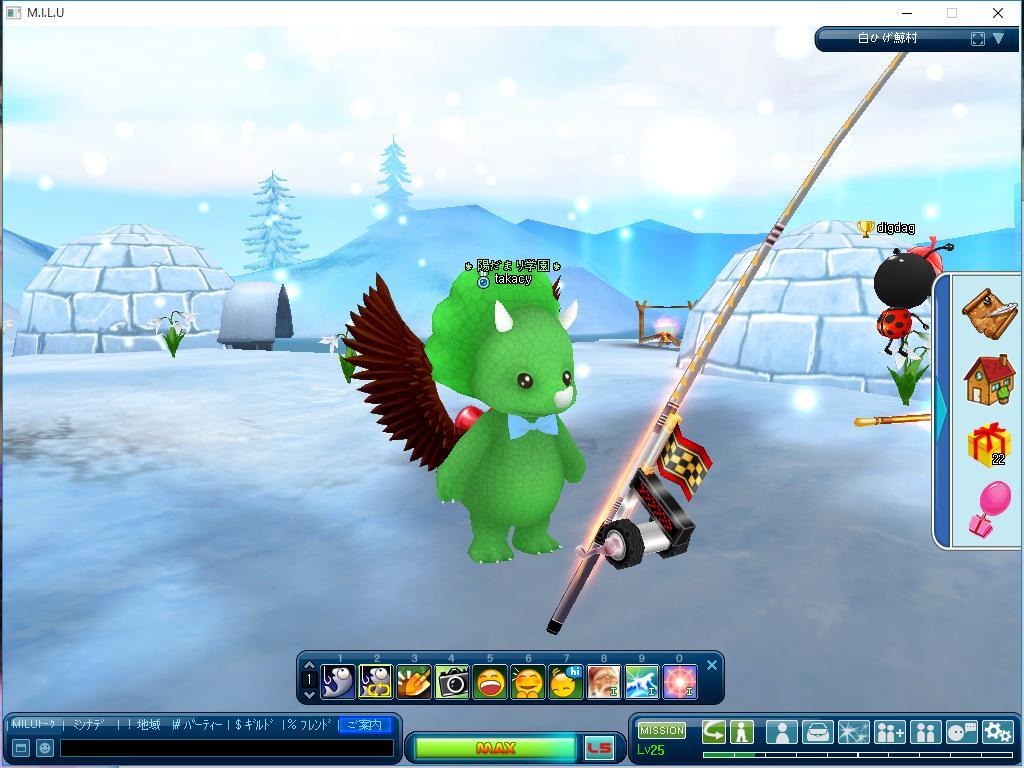Click the chat text input field
The height and width of the screenshot is (768, 1024).
pyautogui.click(x=226, y=748)
